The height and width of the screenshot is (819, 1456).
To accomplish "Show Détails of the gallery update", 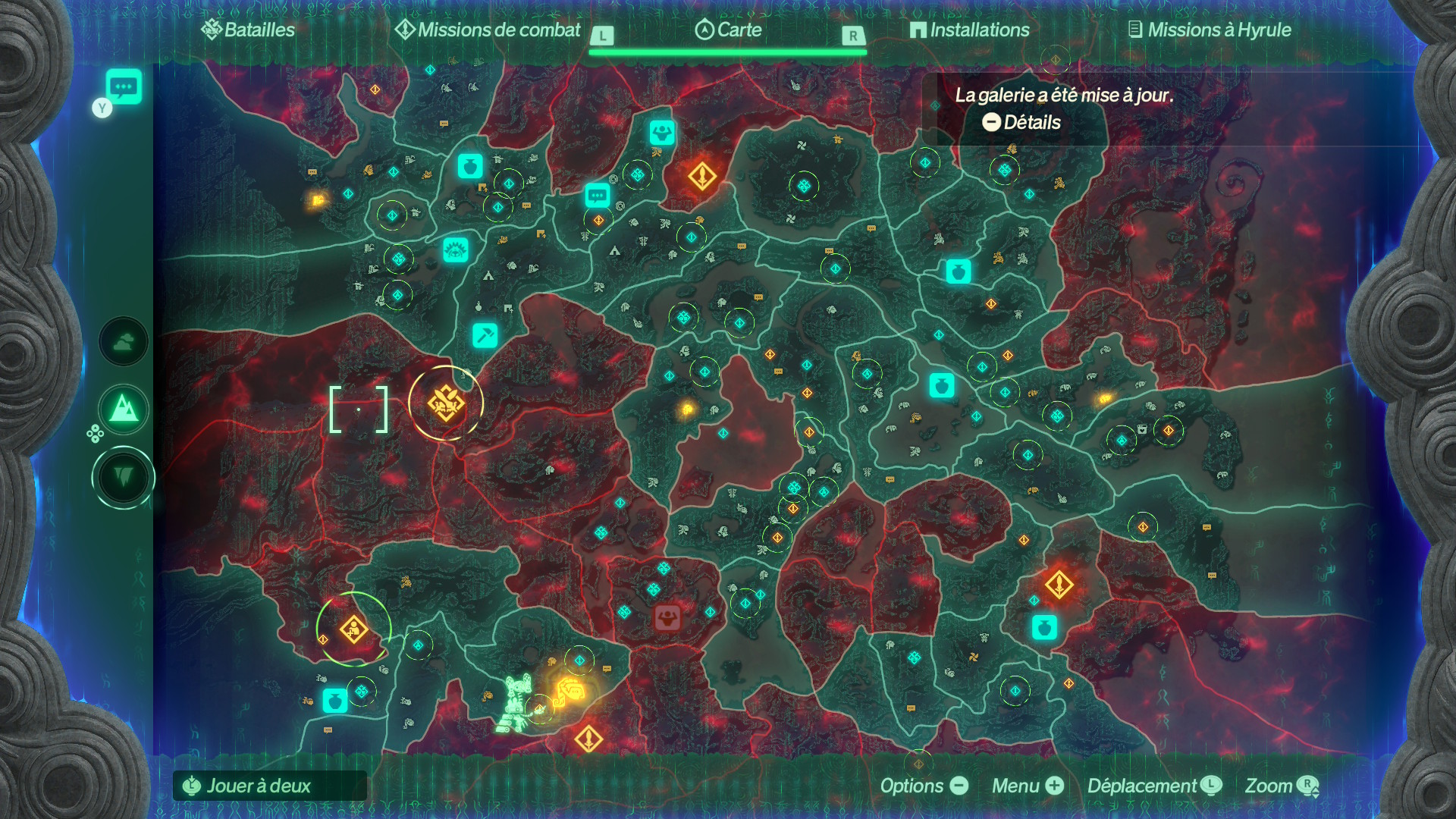I will pos(1021,122).
